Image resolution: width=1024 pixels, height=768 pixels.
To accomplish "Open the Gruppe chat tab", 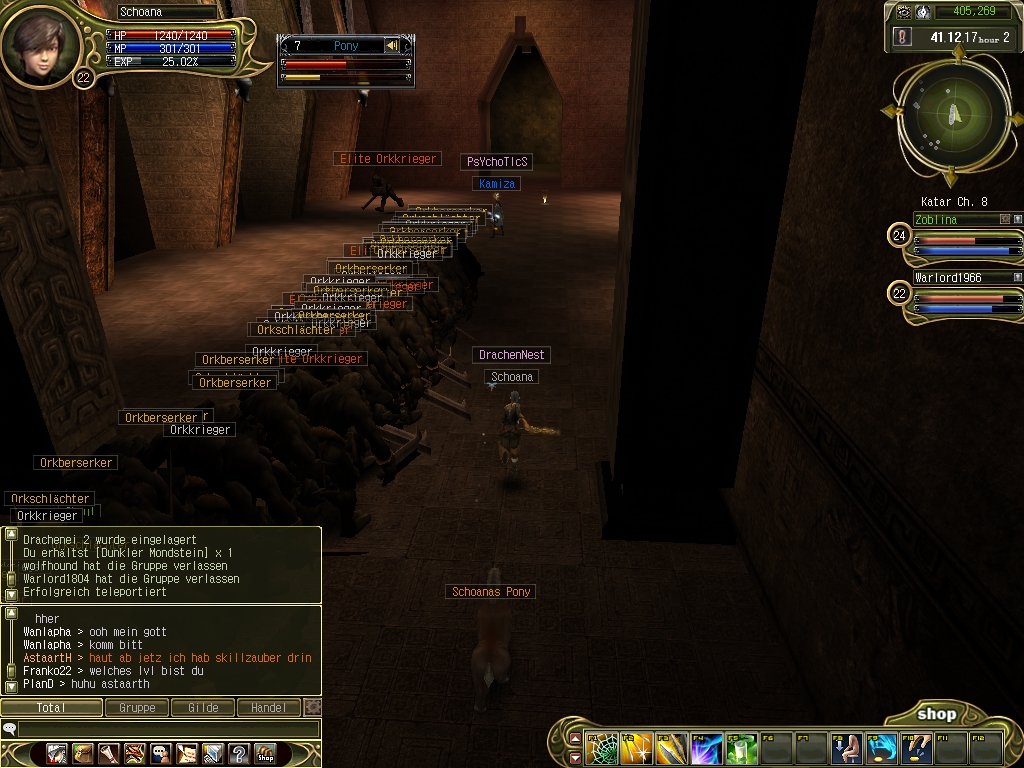I will pos(137,708).
